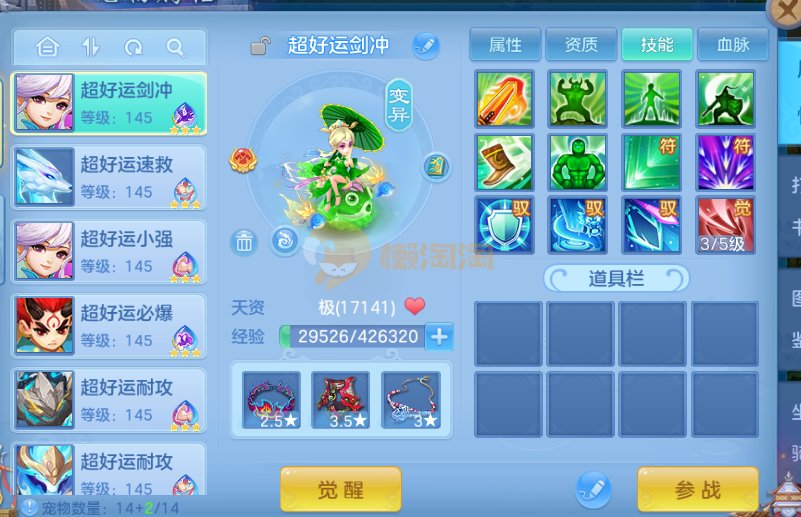Toggle the pet lock icon
Viewport: 801px width, 517px height.
click(260, 45)
